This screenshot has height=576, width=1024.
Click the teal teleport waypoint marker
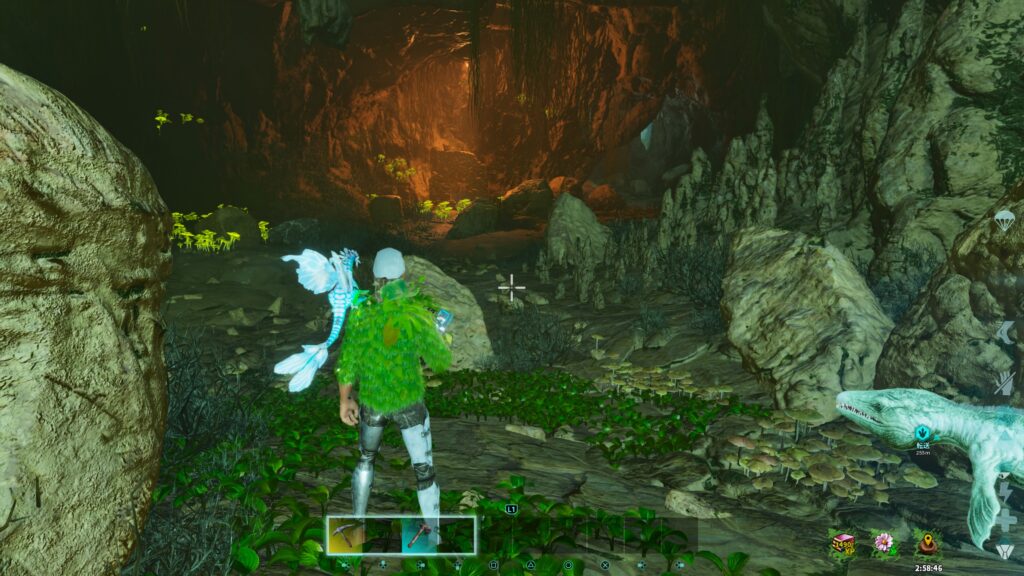point(923,434)
